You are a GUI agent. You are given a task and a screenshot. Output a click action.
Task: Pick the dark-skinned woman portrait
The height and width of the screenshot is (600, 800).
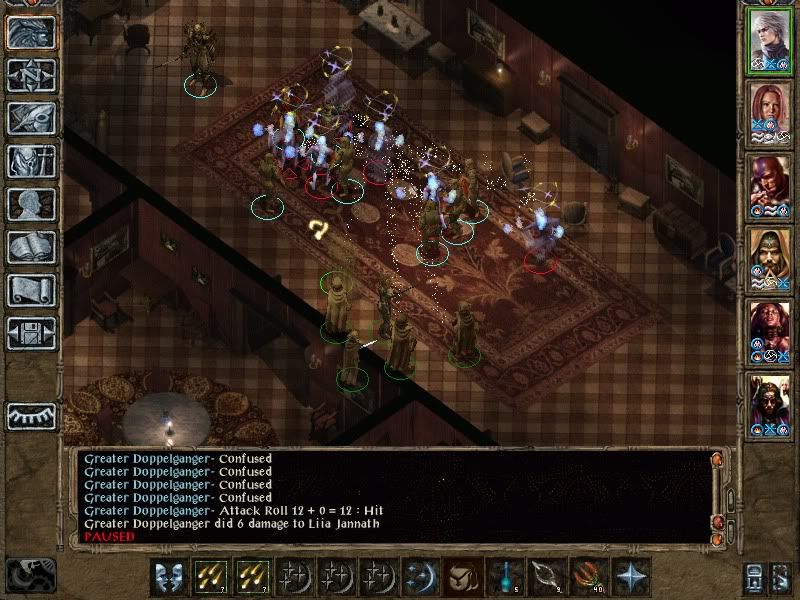[x=770, y=332]
